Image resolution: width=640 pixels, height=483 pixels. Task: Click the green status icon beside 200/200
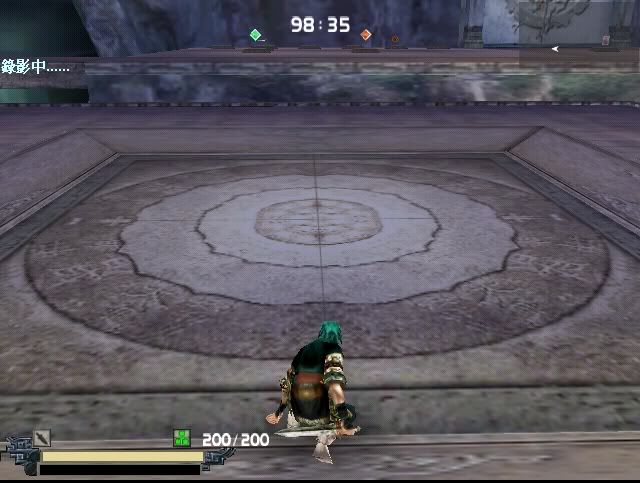point(182,438)
